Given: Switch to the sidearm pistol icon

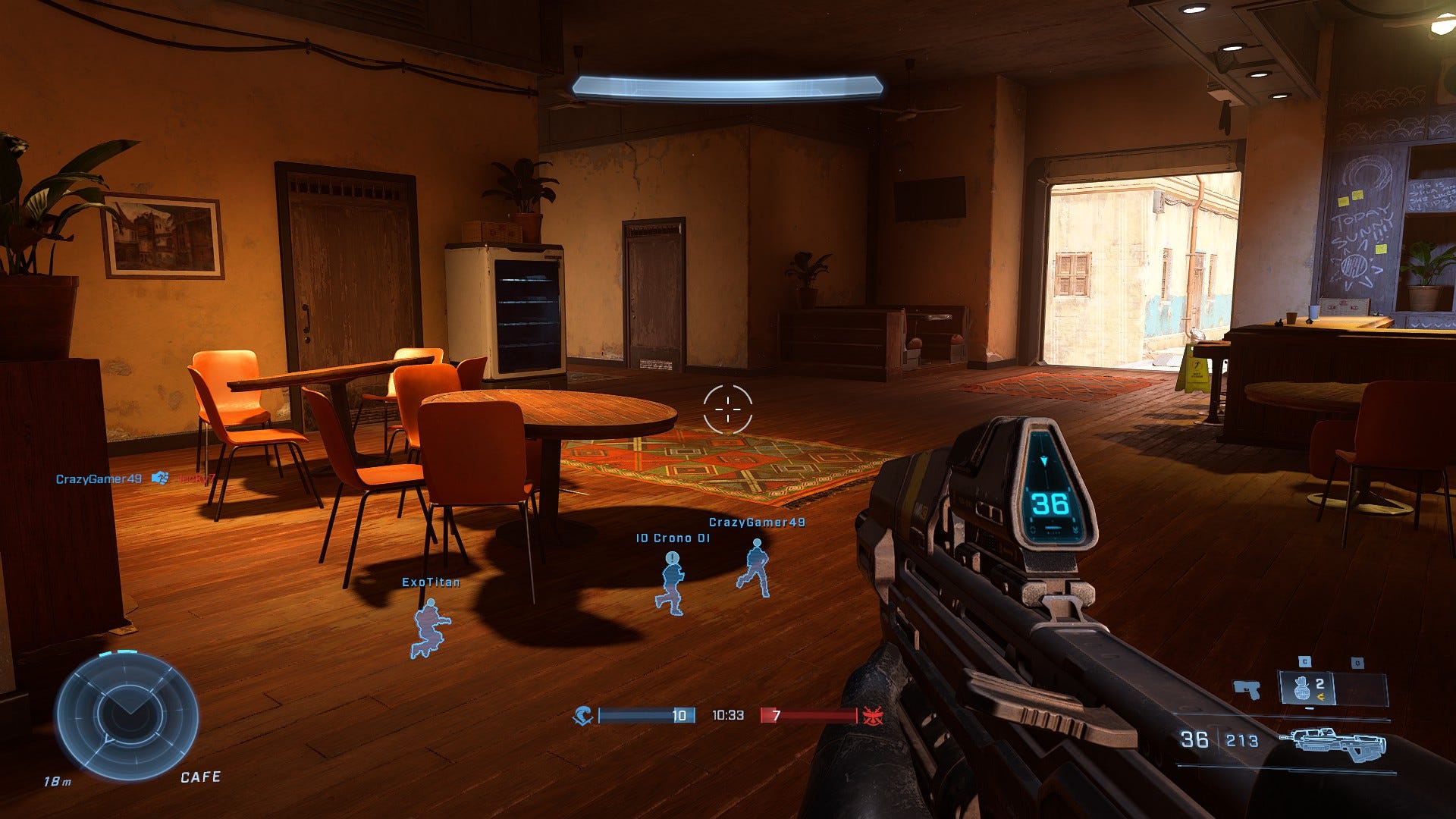Looking at the screenshot, I should coord(1247,689).
